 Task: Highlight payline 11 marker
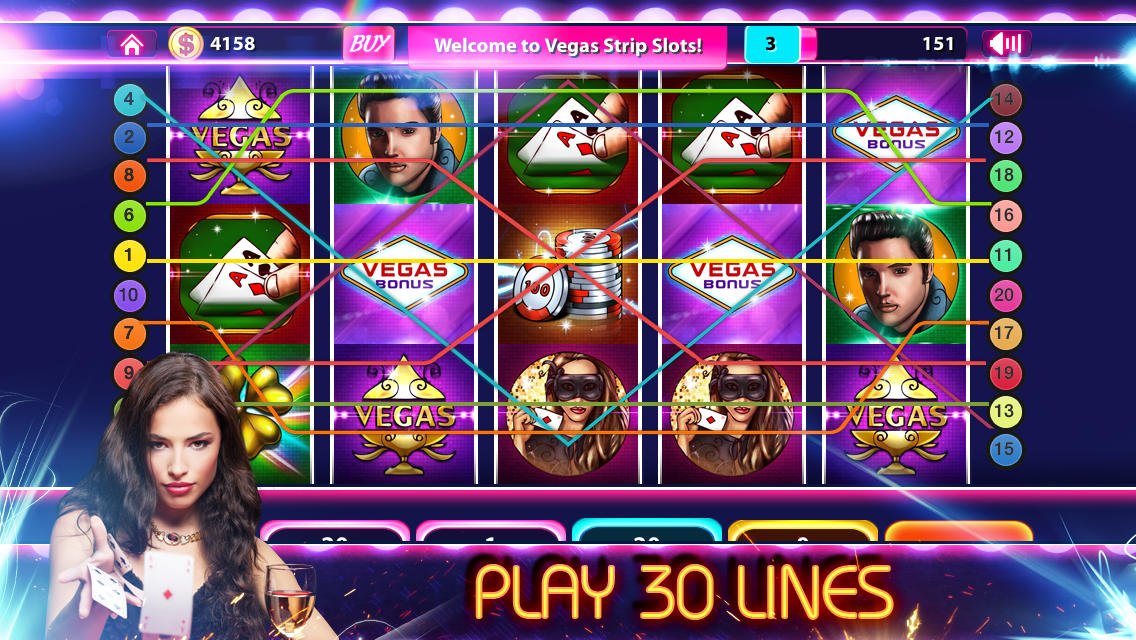click(x=1006, y=256)
